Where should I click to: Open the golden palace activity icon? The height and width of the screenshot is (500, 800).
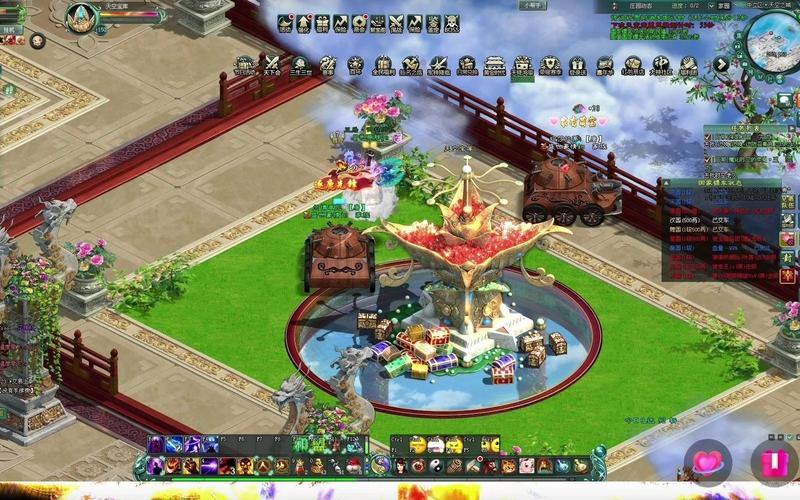494,65
